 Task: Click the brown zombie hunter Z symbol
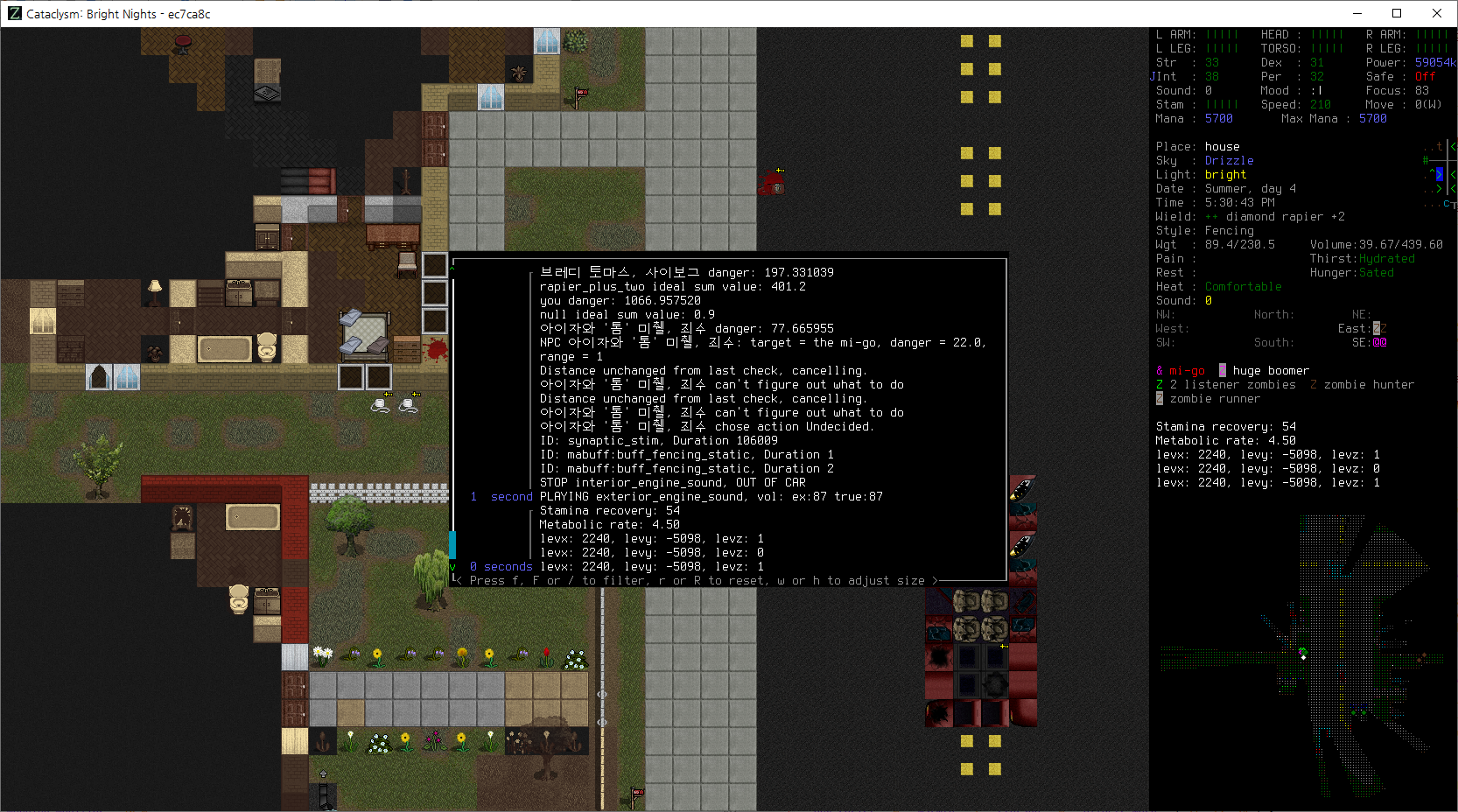click(1312, 384)
